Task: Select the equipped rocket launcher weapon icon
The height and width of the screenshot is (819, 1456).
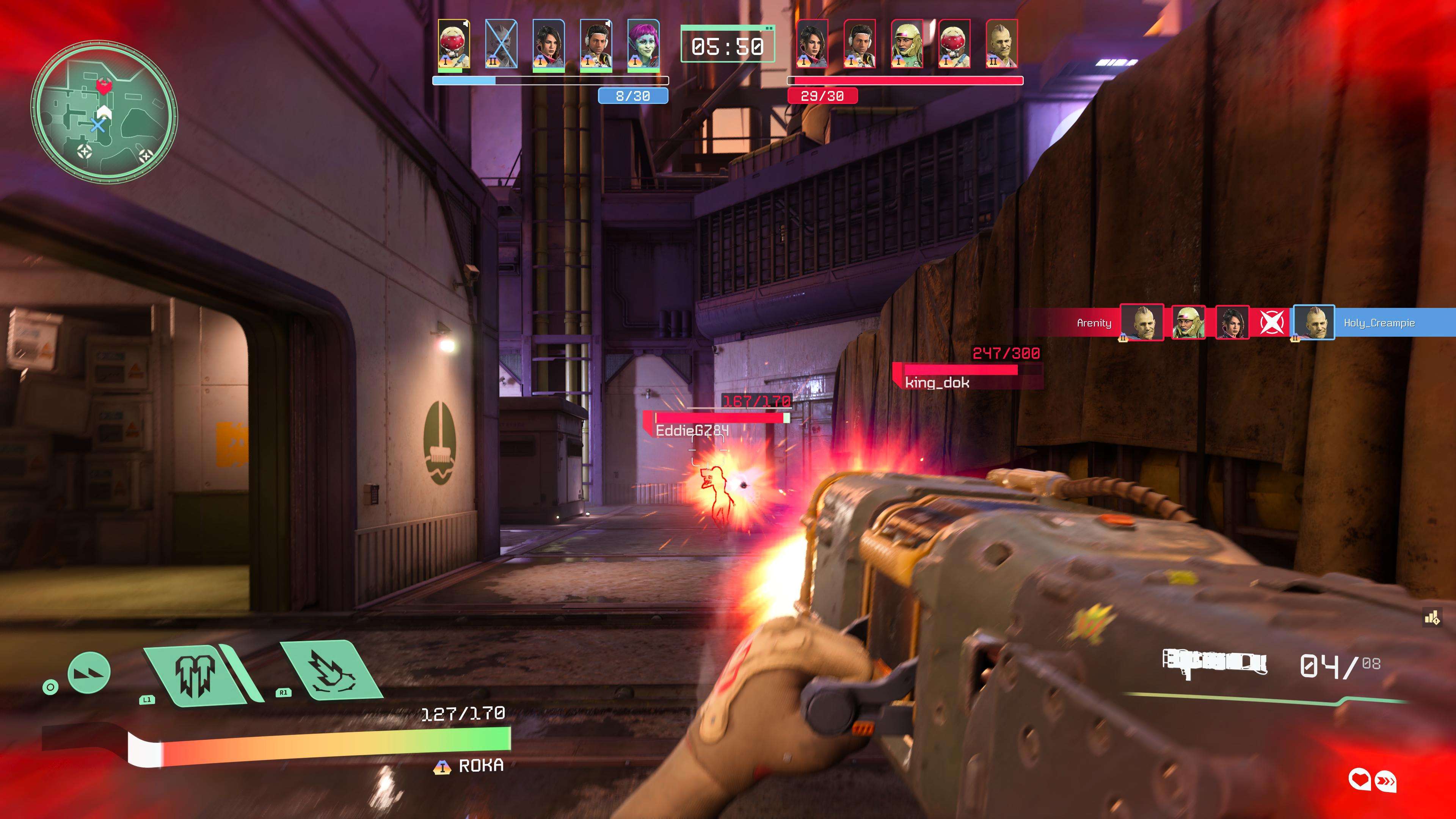Action: (x=1214, y=664)
